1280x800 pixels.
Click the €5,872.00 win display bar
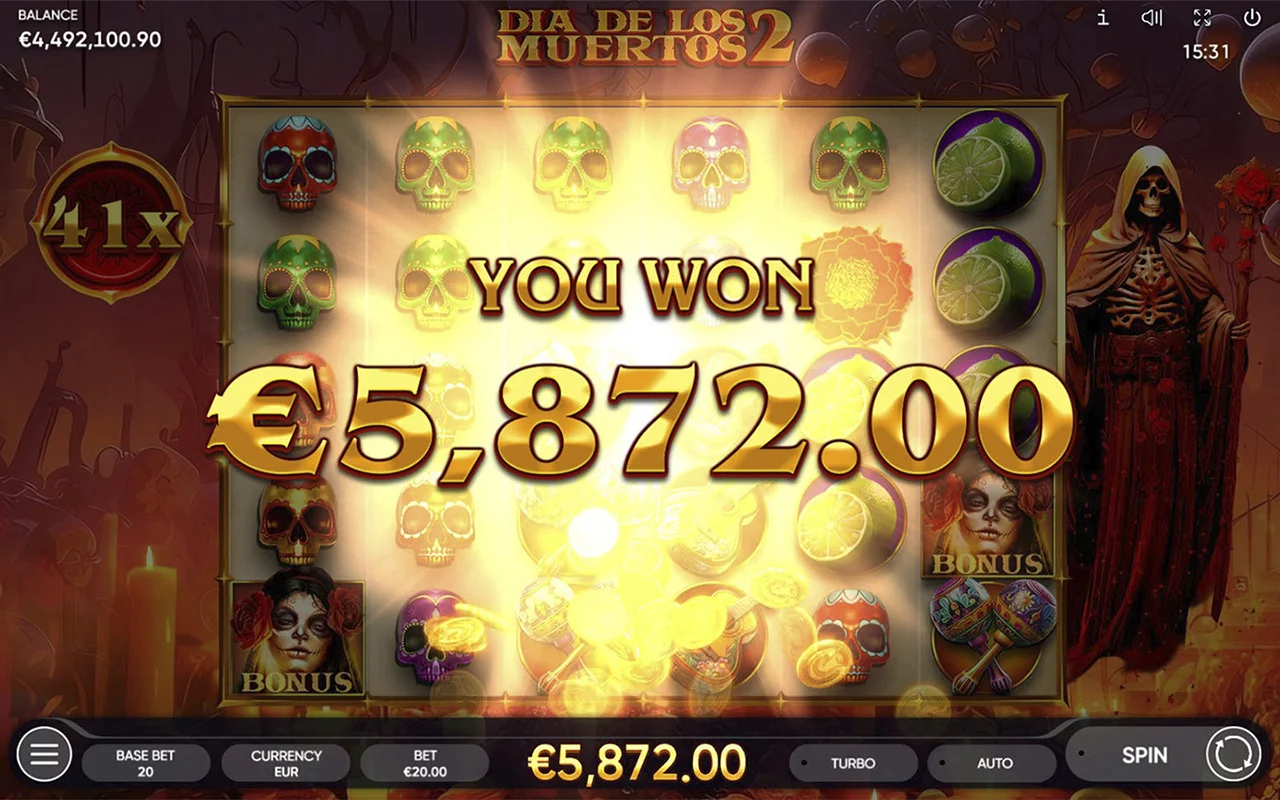(640, 762)
